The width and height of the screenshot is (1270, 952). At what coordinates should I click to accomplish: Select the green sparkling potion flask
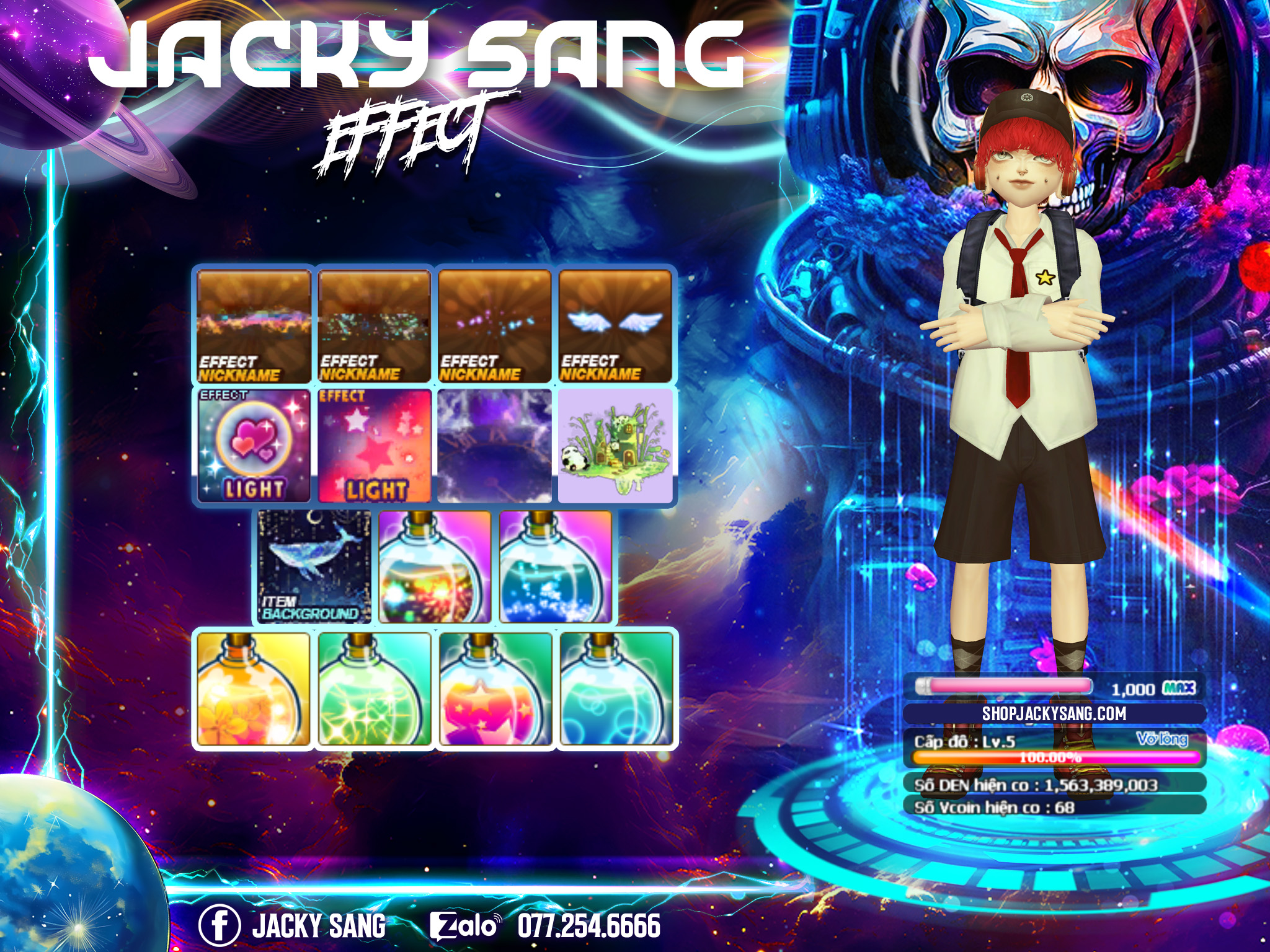[375, 688]
